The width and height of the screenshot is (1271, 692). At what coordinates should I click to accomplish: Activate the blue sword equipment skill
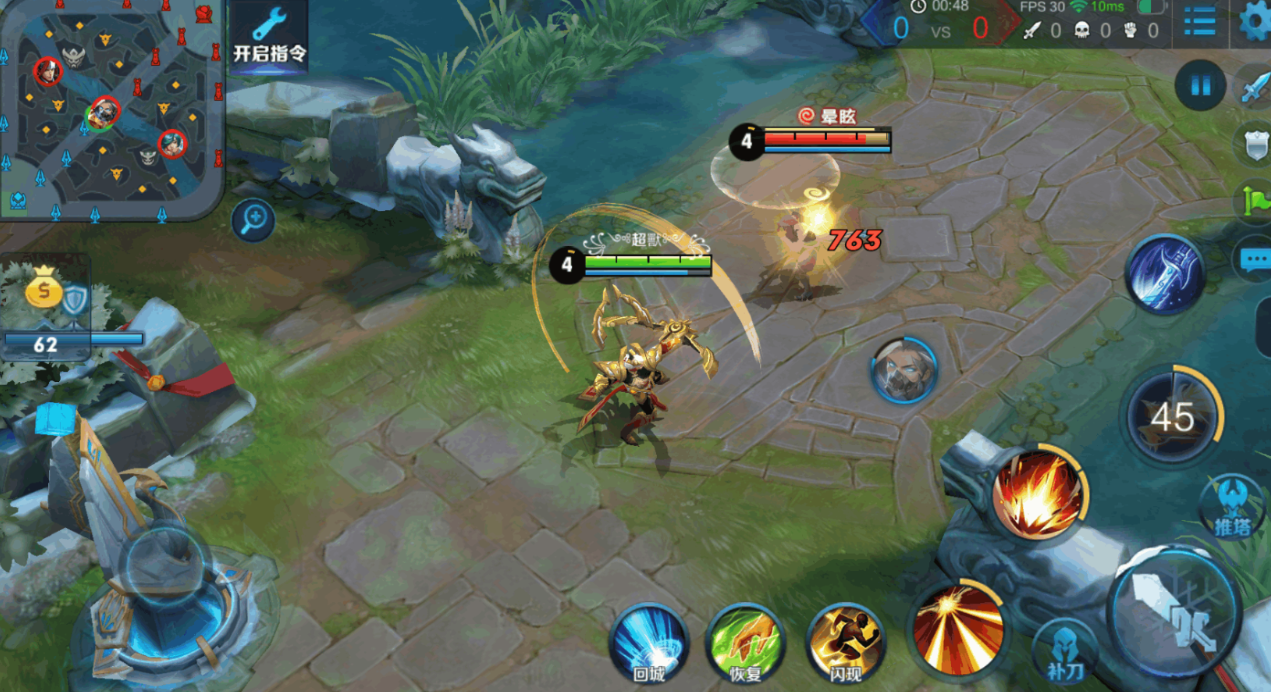[1165, 274]
